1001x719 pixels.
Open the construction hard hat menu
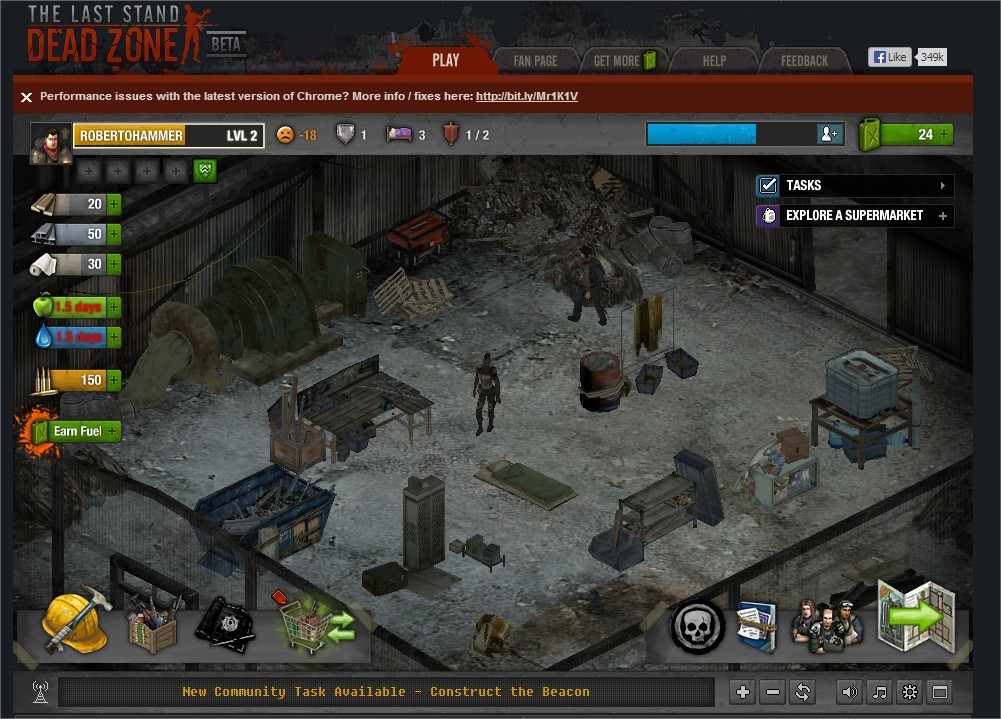(74, 622)
